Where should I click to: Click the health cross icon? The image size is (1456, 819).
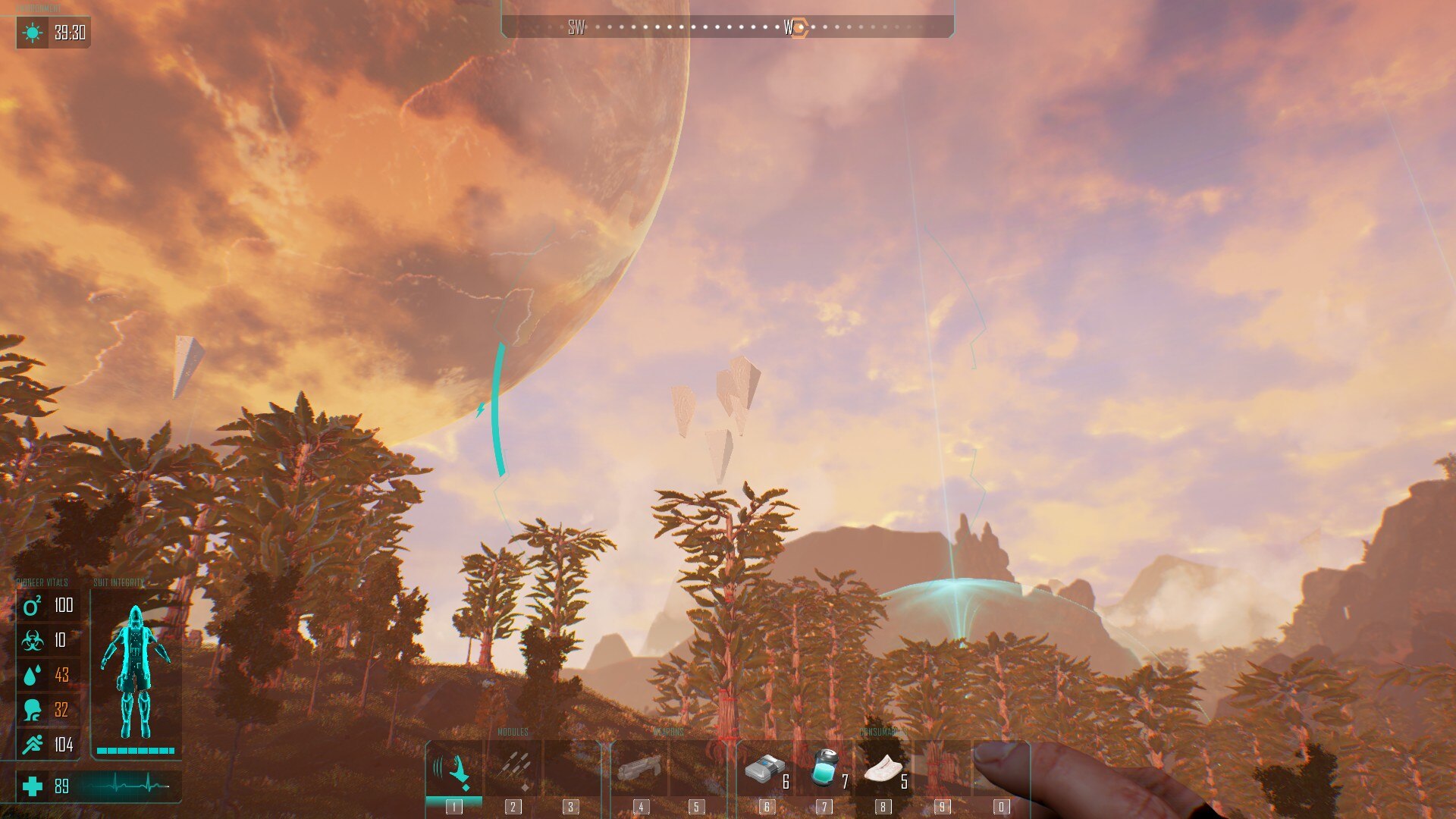(33, 786)
